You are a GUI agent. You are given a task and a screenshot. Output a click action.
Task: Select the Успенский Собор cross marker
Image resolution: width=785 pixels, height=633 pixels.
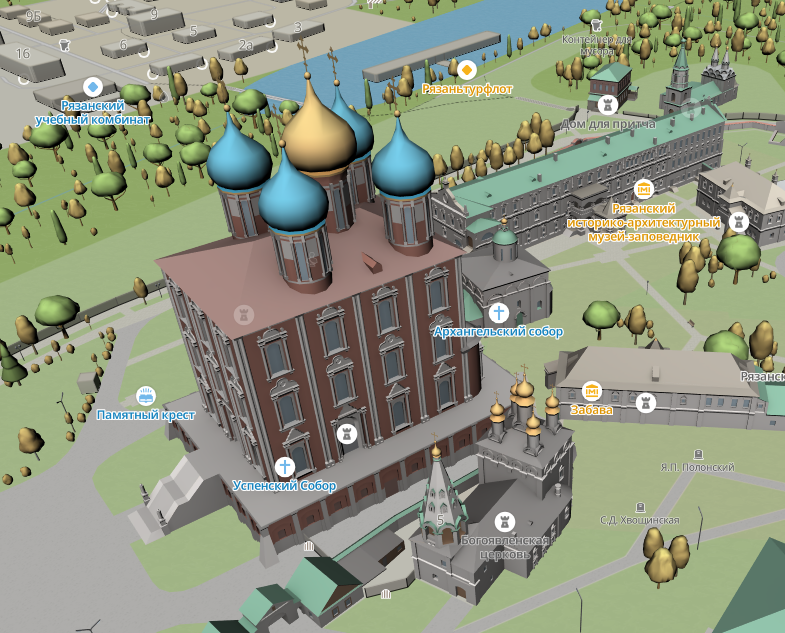click(285, 467)
